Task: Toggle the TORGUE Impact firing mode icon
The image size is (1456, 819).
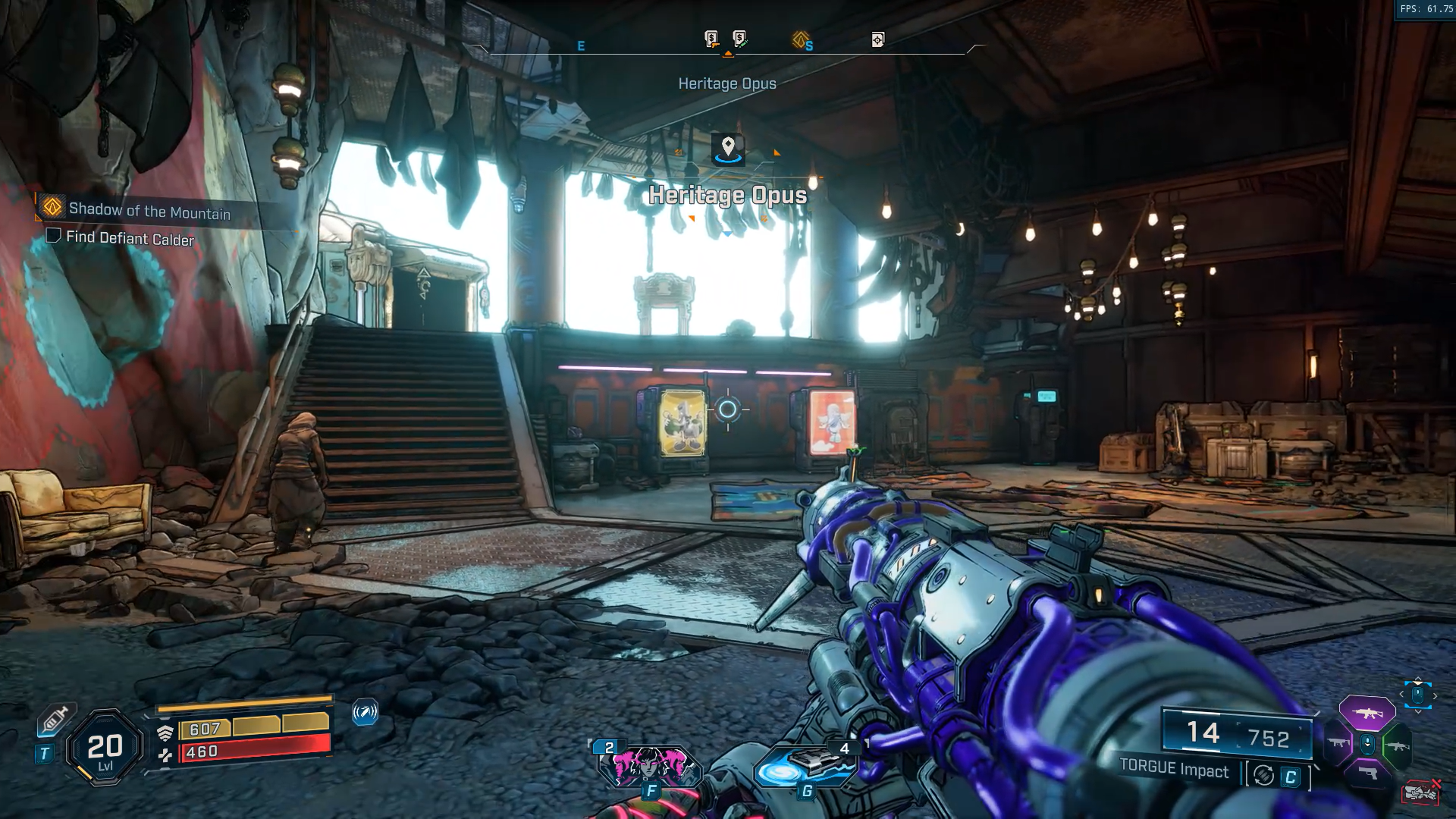Action: (1263, 776)
